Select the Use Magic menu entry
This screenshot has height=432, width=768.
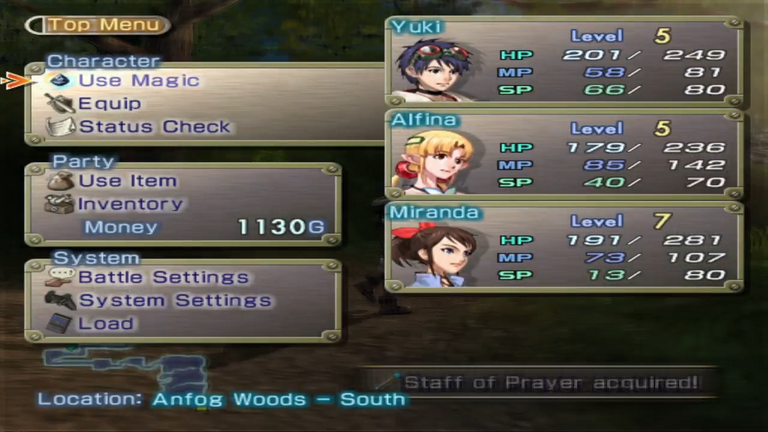click(138, 81)
